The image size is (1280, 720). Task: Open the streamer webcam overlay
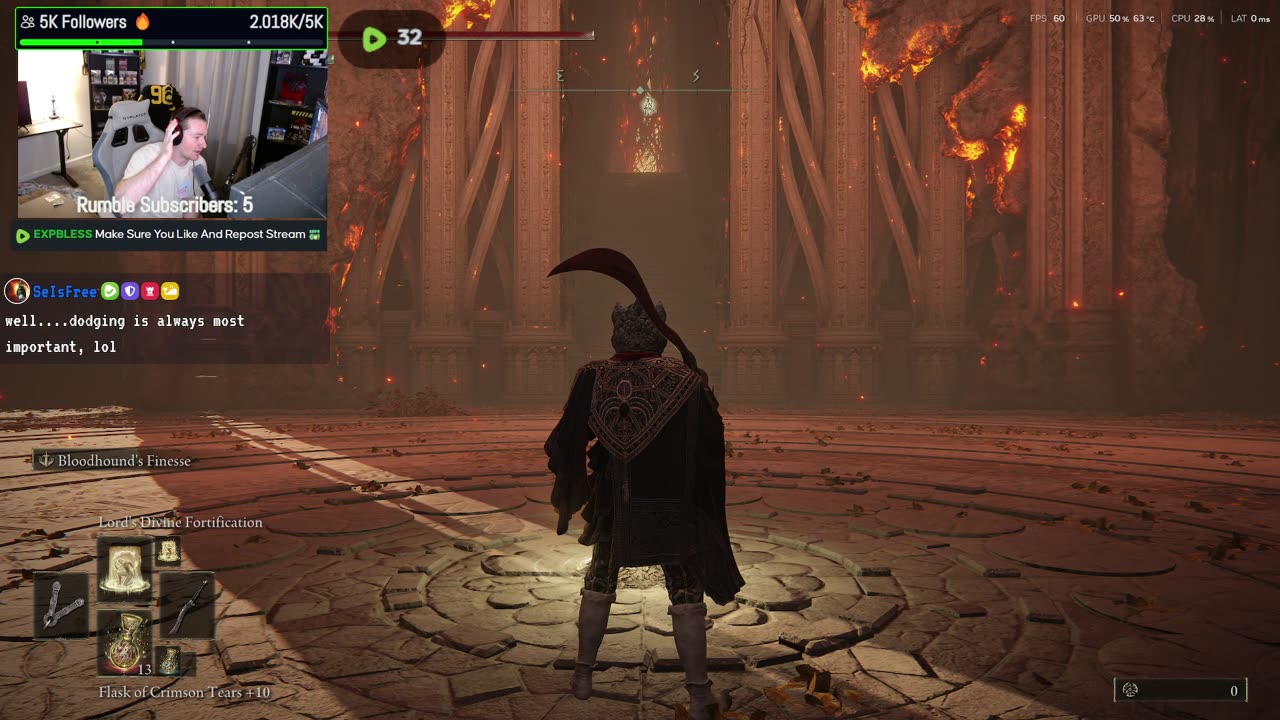click(172, 134)
